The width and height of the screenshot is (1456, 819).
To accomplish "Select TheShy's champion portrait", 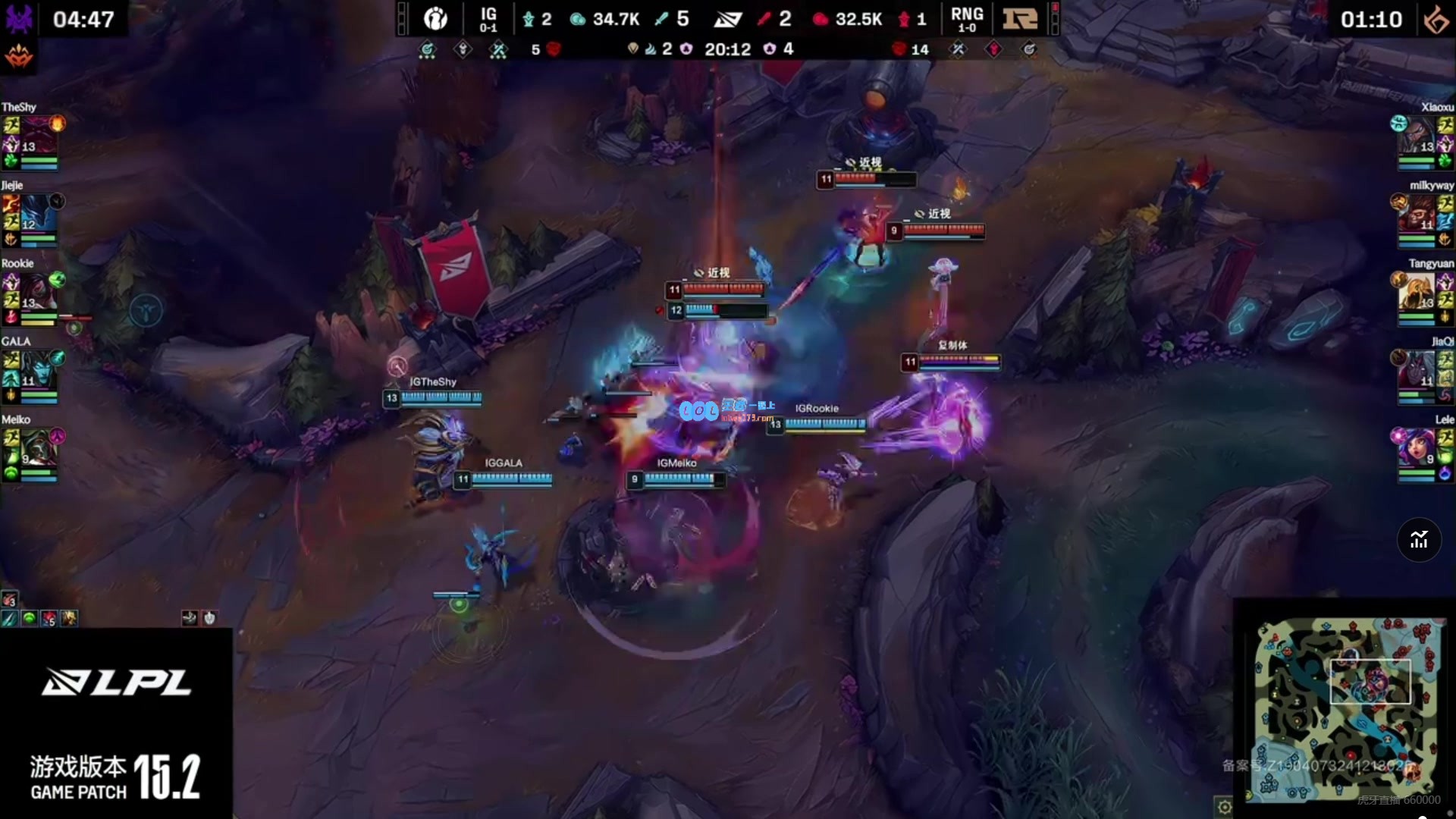I will tap(38, 135).
